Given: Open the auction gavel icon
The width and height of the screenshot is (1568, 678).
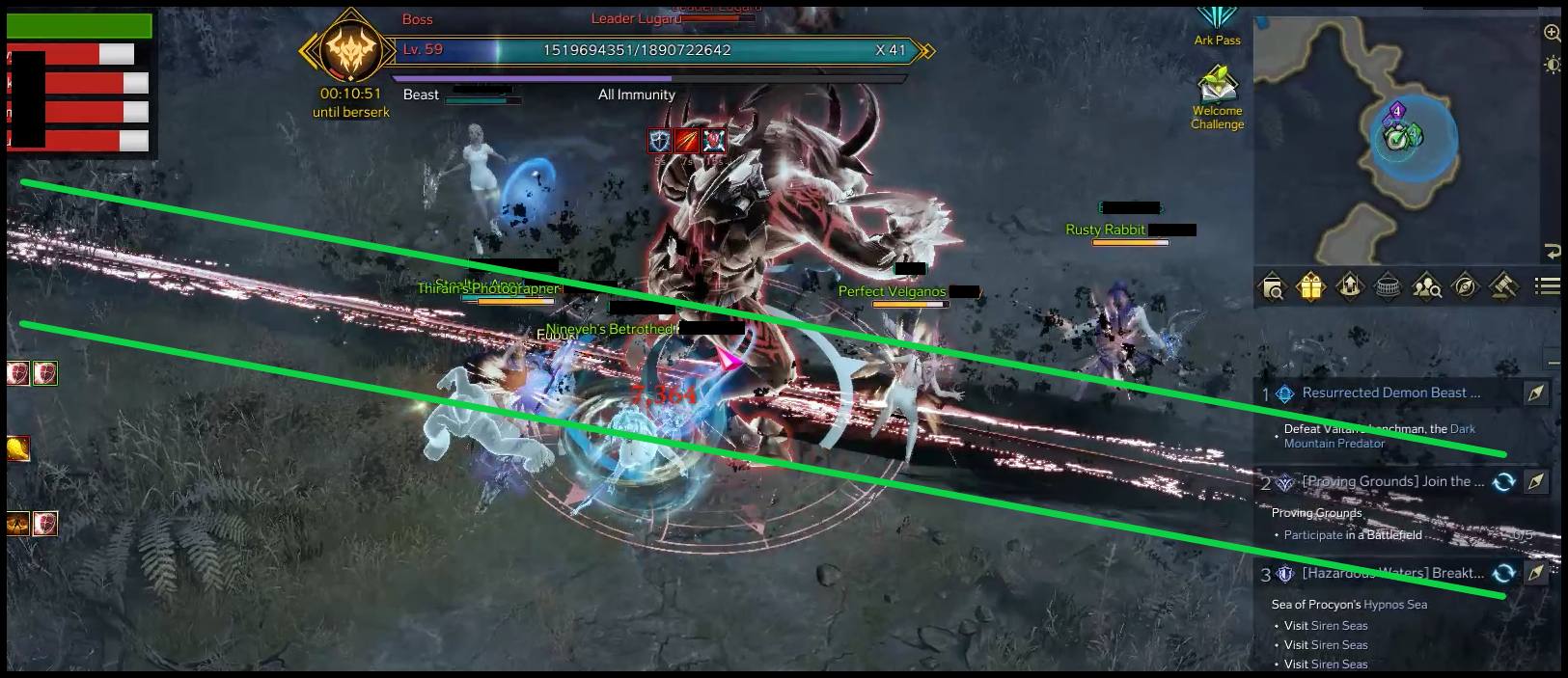Looking at the screenshot, I should click(x=1503, y=286).
